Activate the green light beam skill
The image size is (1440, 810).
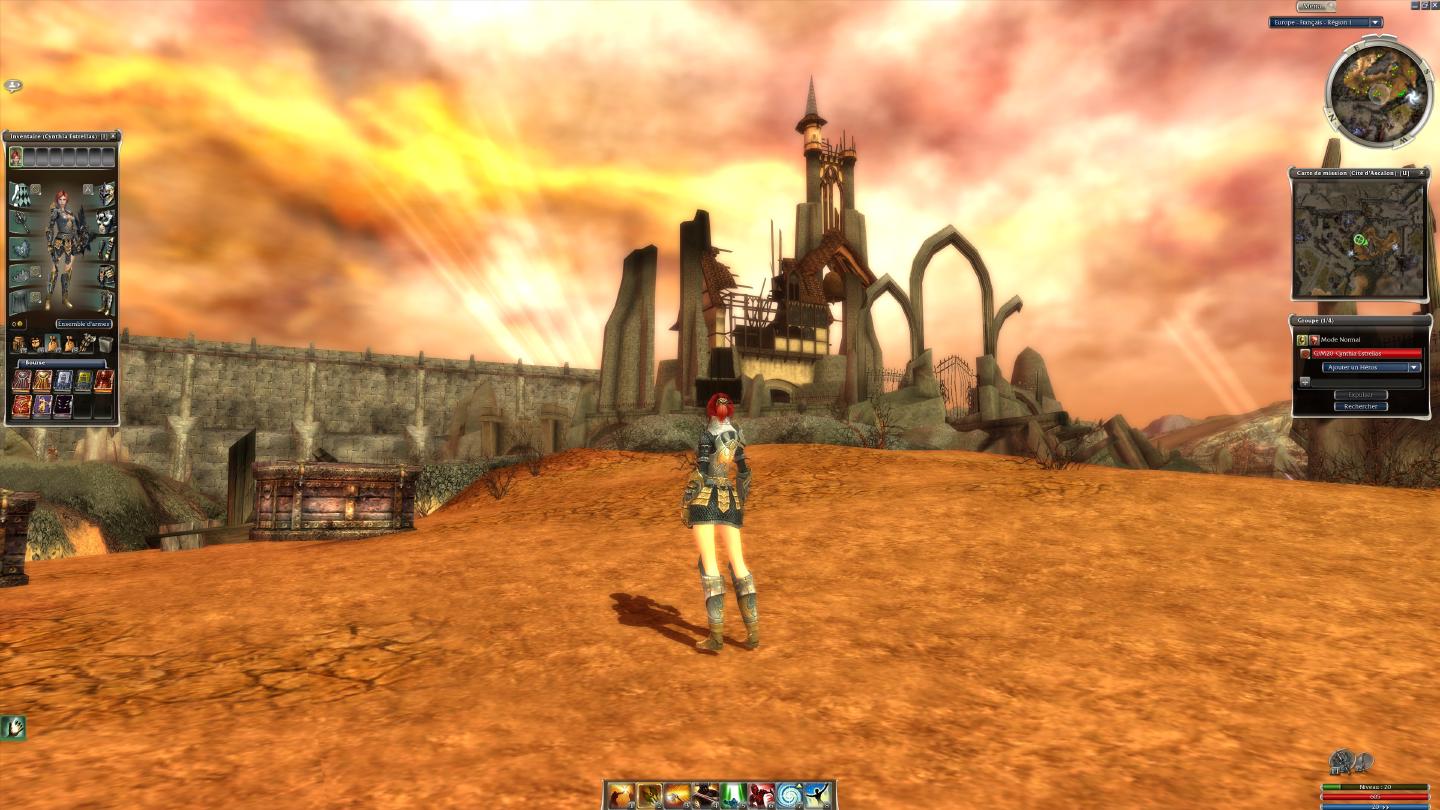click(x=733, y=795)
